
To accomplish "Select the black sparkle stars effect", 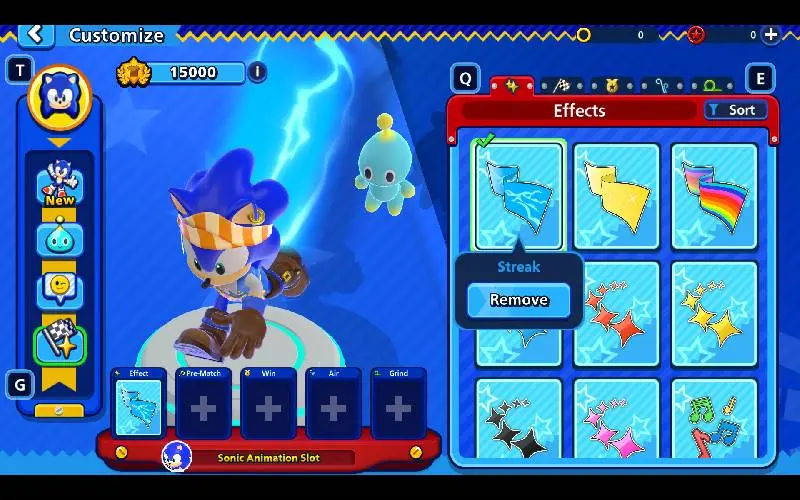I will pyautogui.click(x=518, y=422).
